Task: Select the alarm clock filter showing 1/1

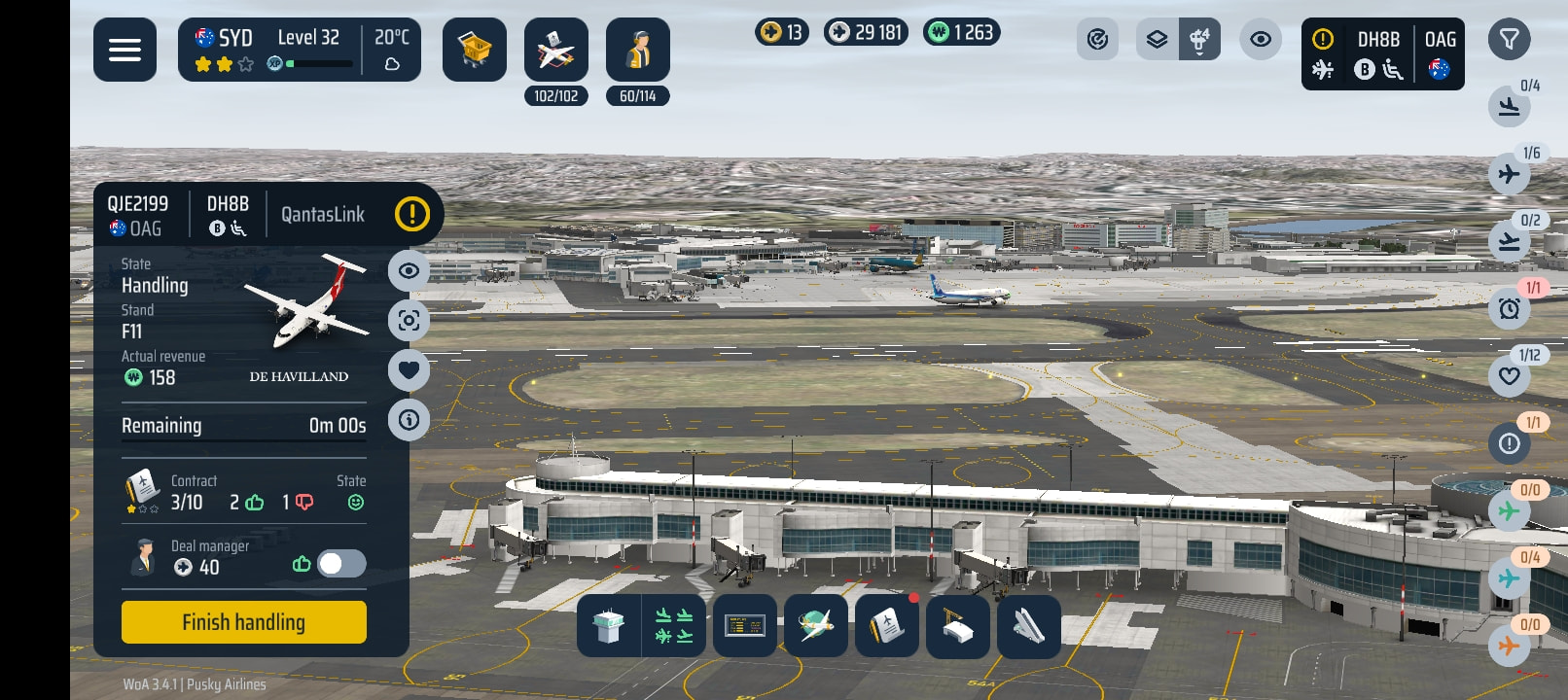Action: pos(1509,309)
